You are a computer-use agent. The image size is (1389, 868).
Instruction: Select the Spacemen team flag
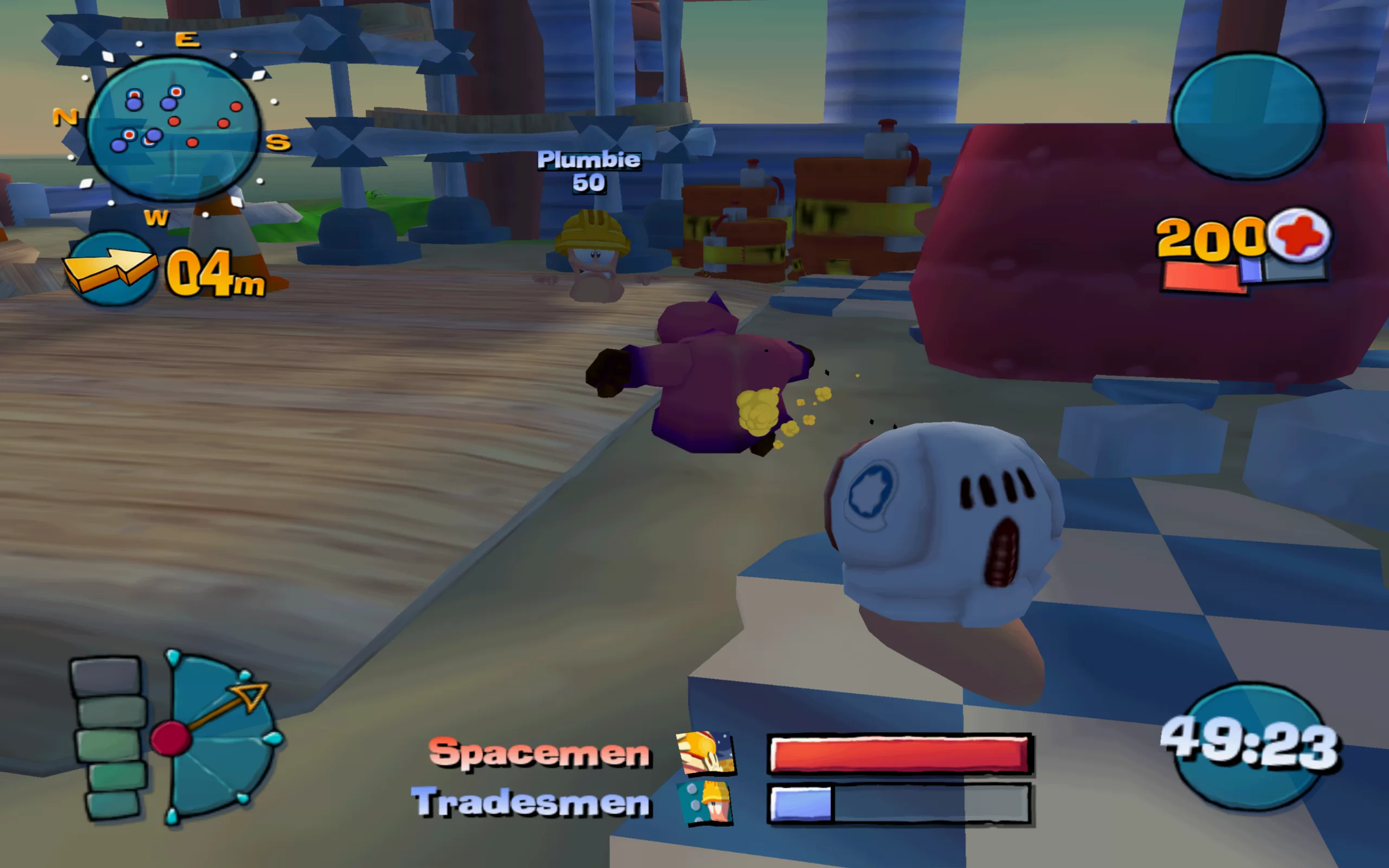(705, 752)
